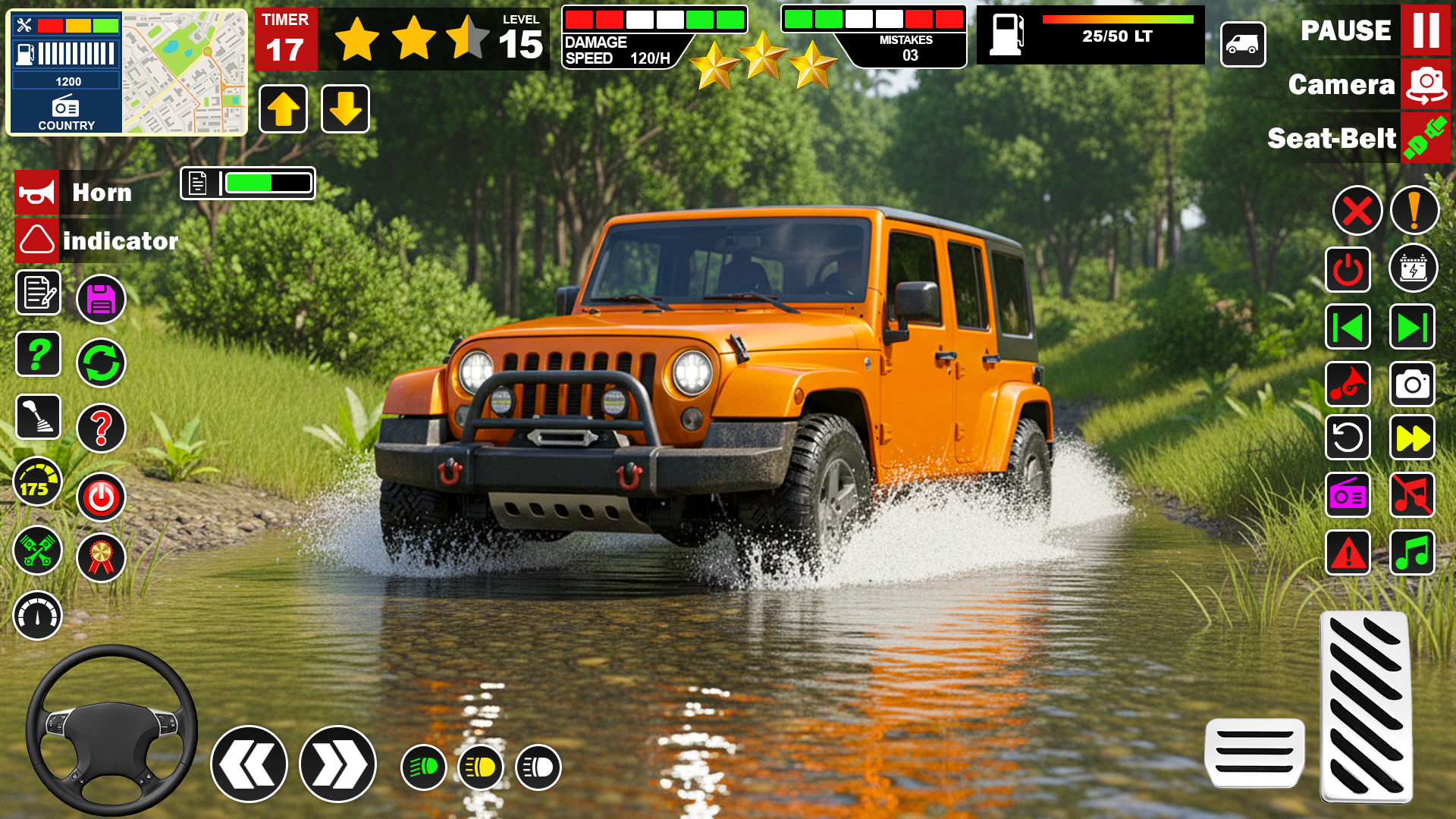Image resolution: width=1456 pixels, height=819 pixels.
Task: Honk the Horn button
Action: pyautogui.click(x=36, y=193)
